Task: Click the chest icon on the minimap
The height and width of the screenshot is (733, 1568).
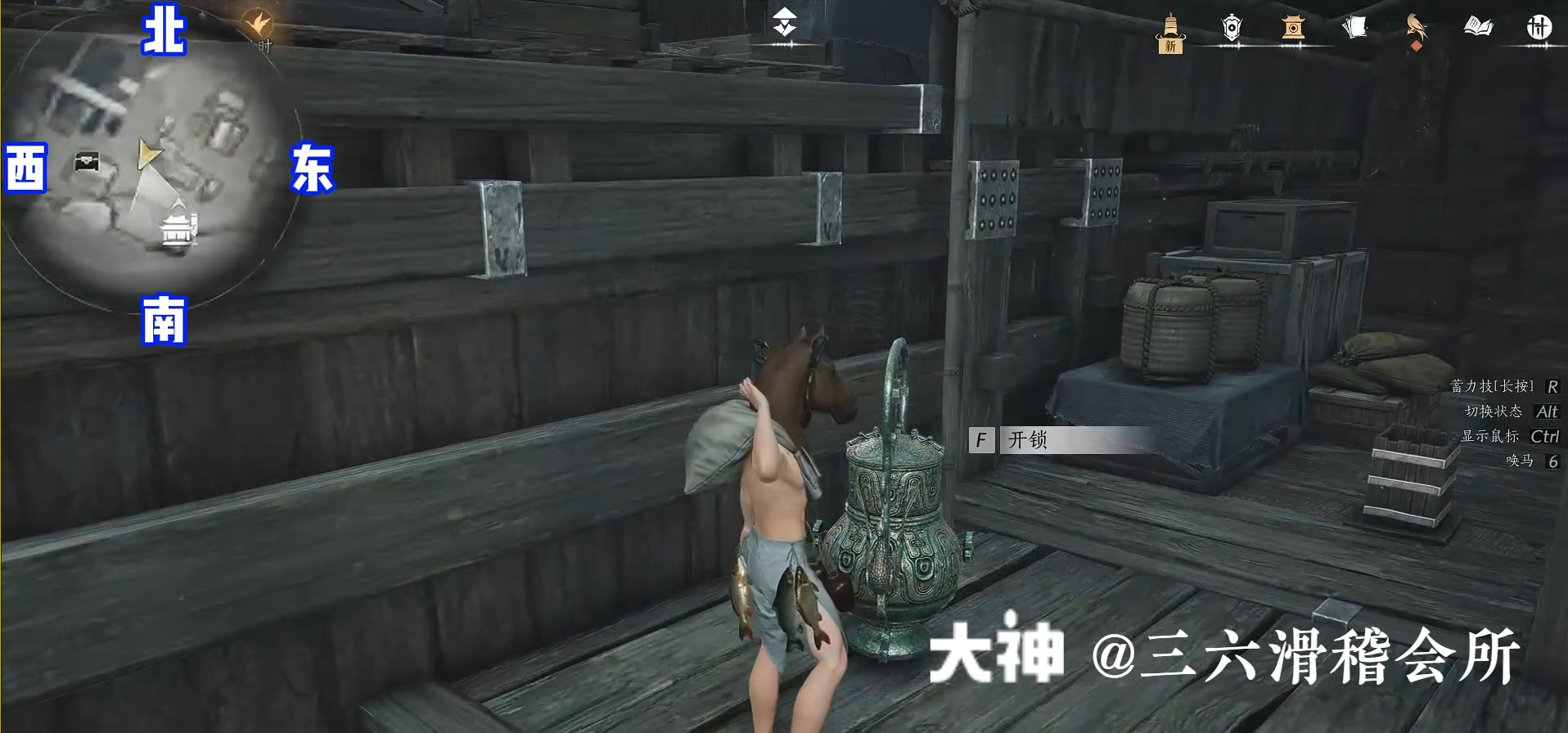Action: (x=88, y=161)
